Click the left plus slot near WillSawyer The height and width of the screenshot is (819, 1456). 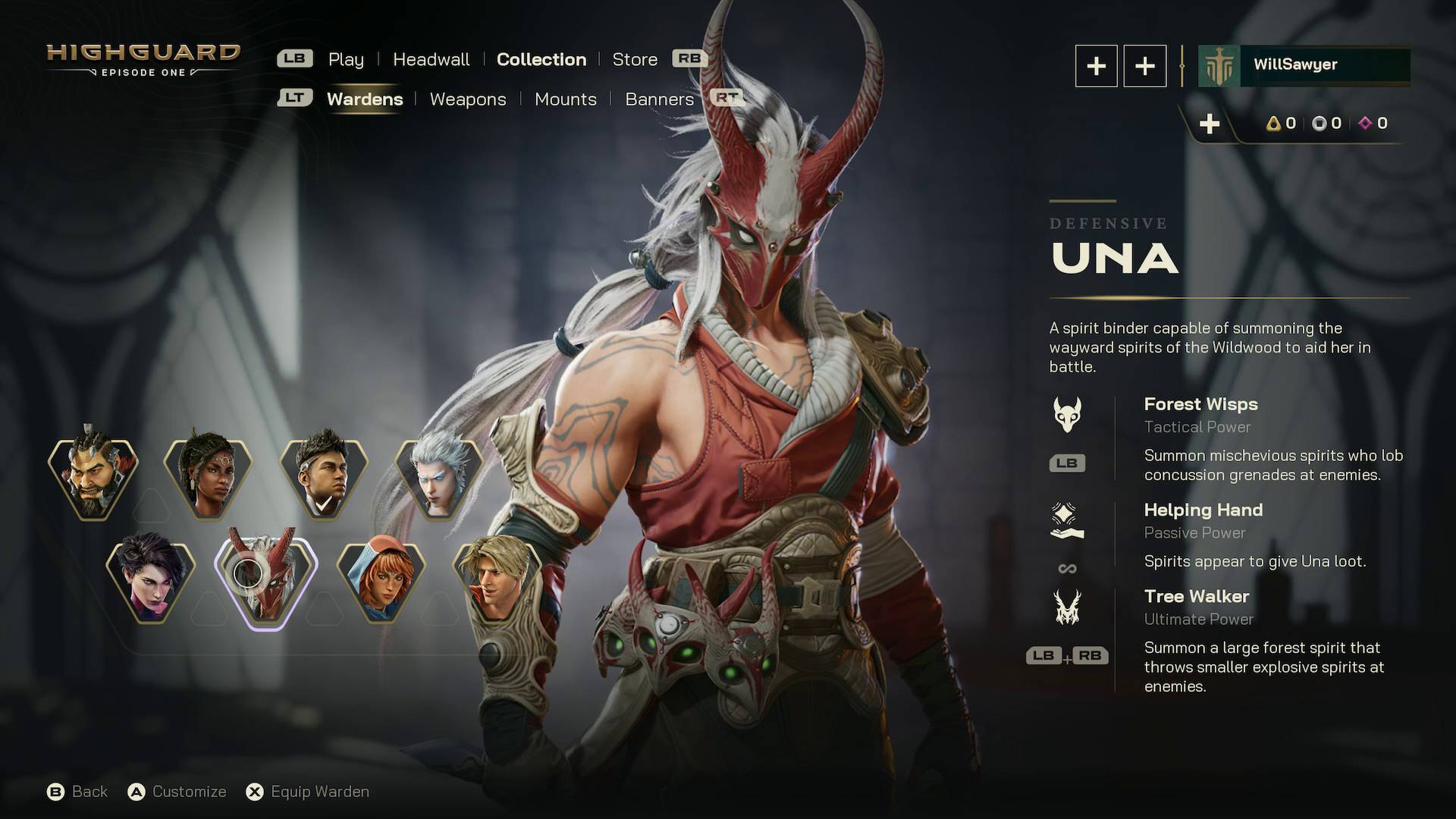pyautogui.click(x=1095, y=66)
